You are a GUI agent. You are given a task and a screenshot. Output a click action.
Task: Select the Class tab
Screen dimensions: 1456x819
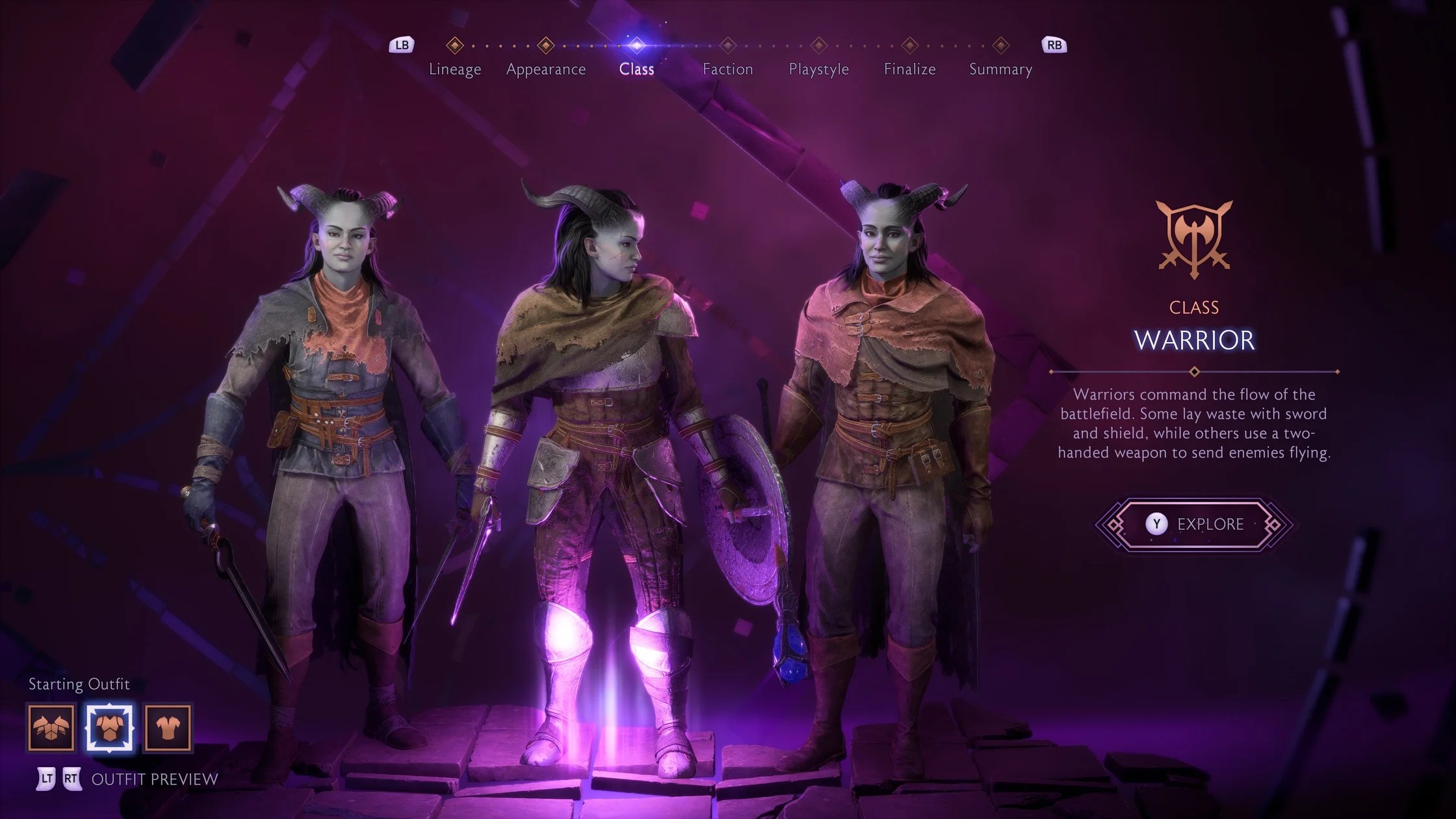(636, 68)
